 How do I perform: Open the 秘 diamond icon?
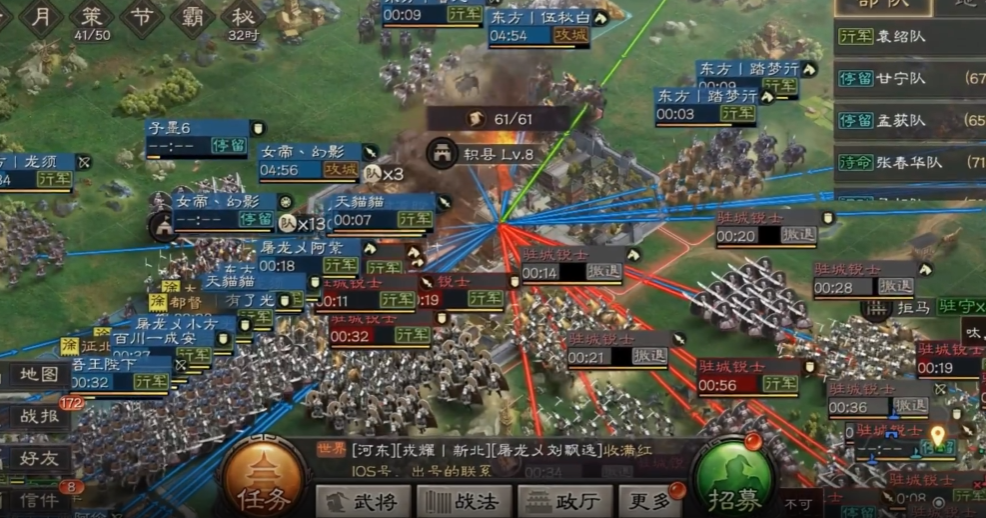(243, 17)
